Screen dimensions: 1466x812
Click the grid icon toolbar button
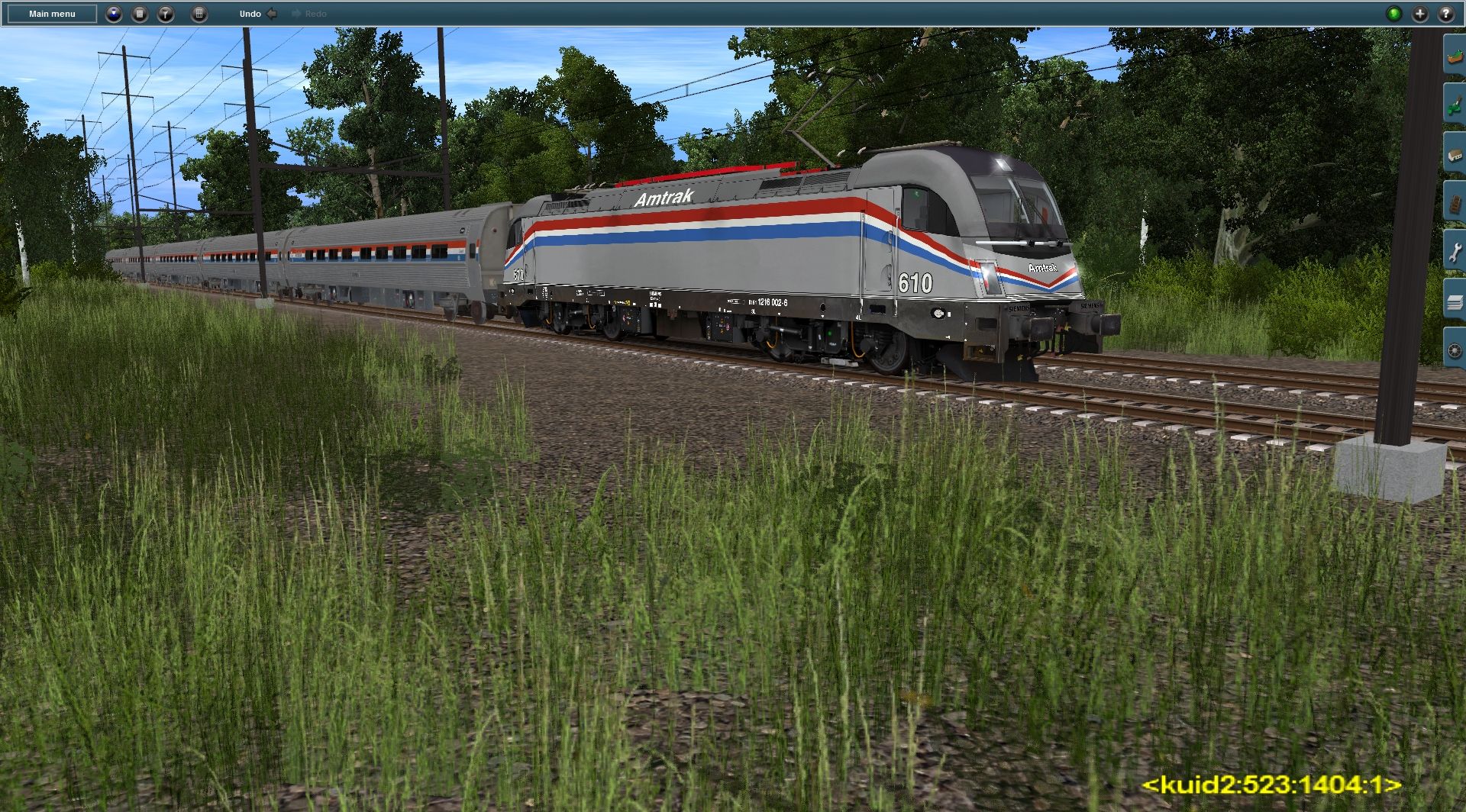point(199,14)
